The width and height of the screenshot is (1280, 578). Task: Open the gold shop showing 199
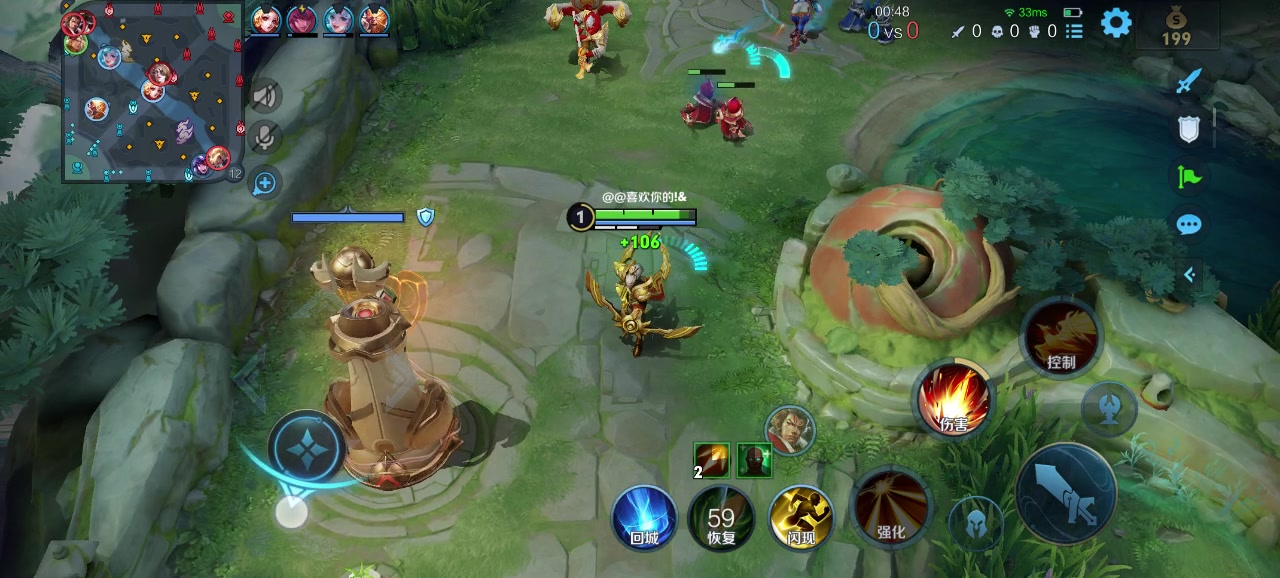click(x=1176, y=26)
